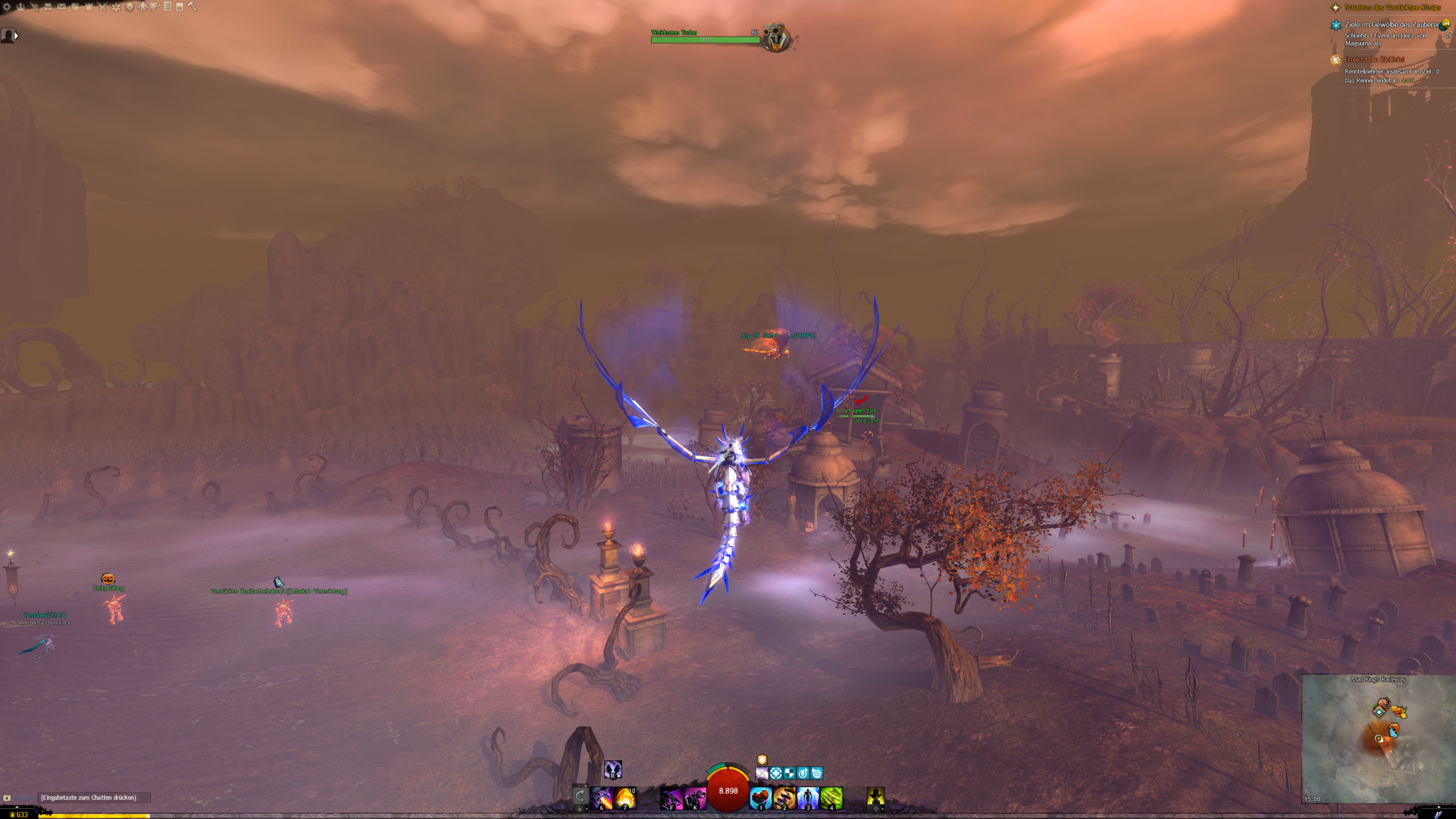The height and width of the screenshot is (819, 1456).
Task: Click the yellow dismount arrow skill
Action: [x=875, y=798]
